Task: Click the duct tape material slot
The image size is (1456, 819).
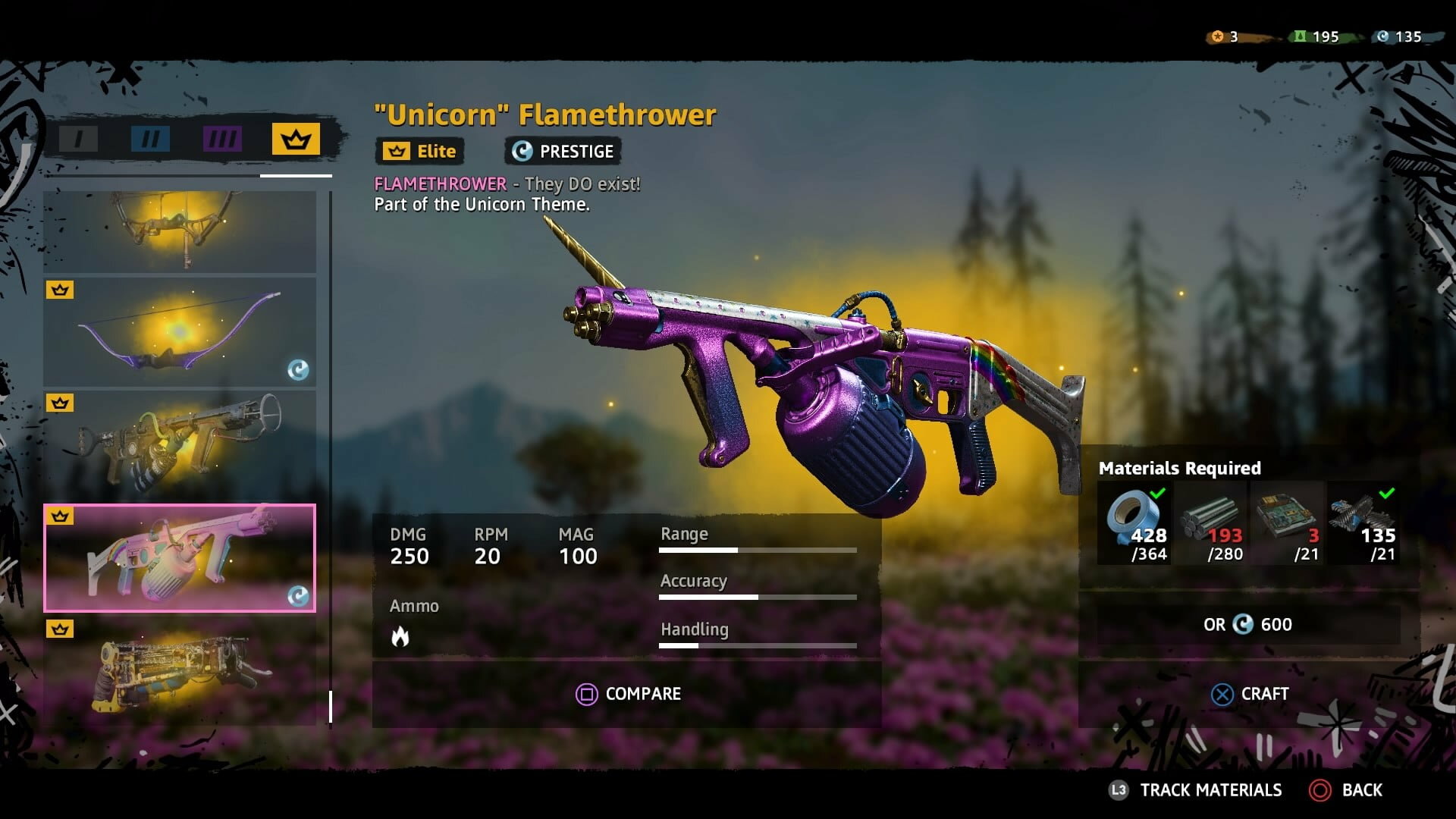Action: pos(1134,523)
